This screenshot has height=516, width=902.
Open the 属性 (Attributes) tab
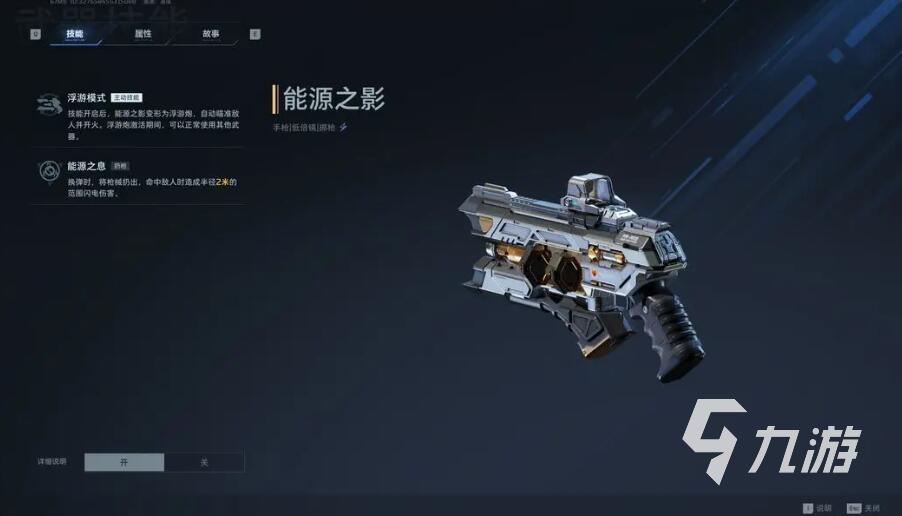pos(143,34)
